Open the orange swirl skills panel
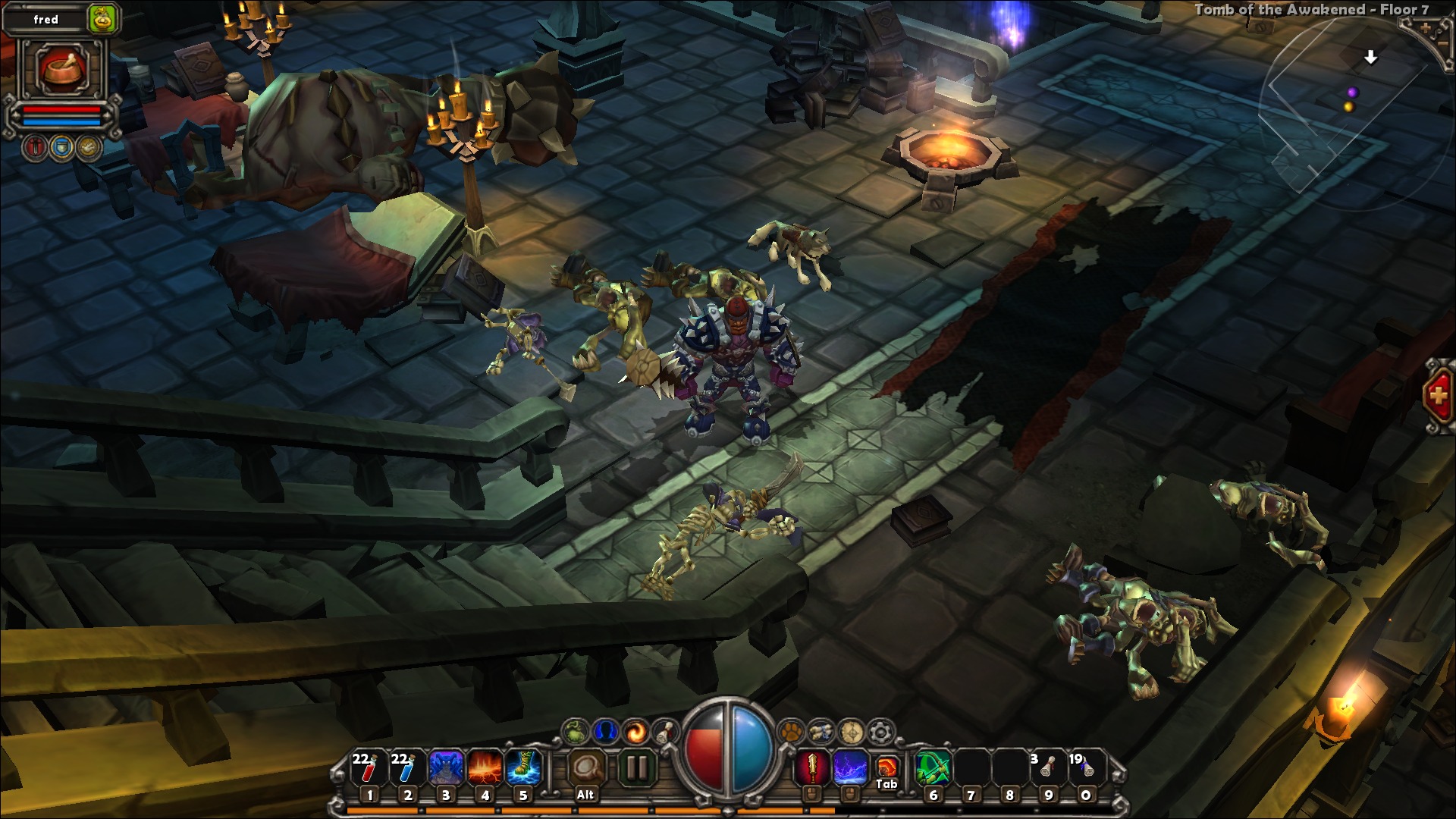The width and height of the screenshot is (1456, 819). click(635, 732)
